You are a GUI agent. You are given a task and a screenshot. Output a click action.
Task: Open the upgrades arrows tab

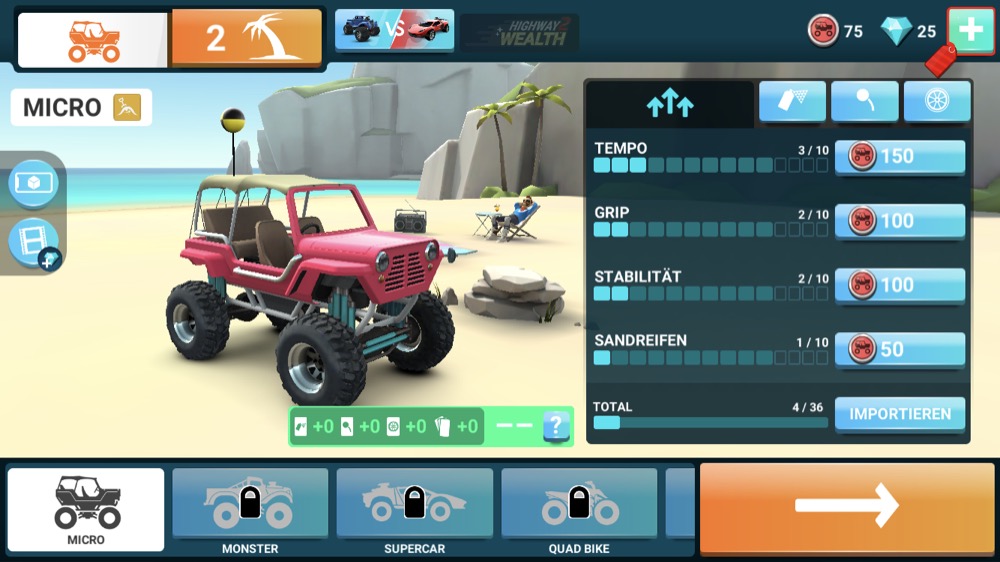670,103
